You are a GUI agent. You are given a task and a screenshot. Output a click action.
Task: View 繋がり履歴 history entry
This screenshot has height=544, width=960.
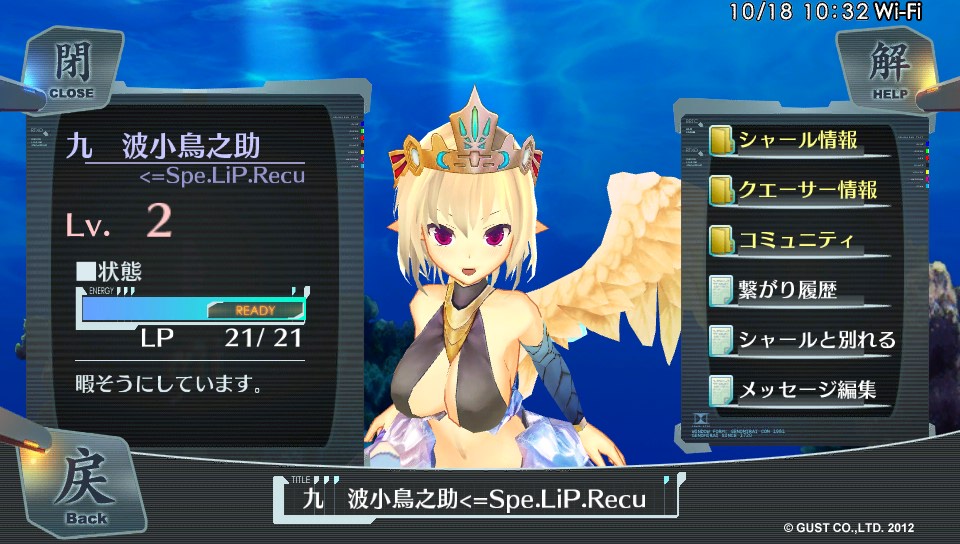tap(786, 290)
